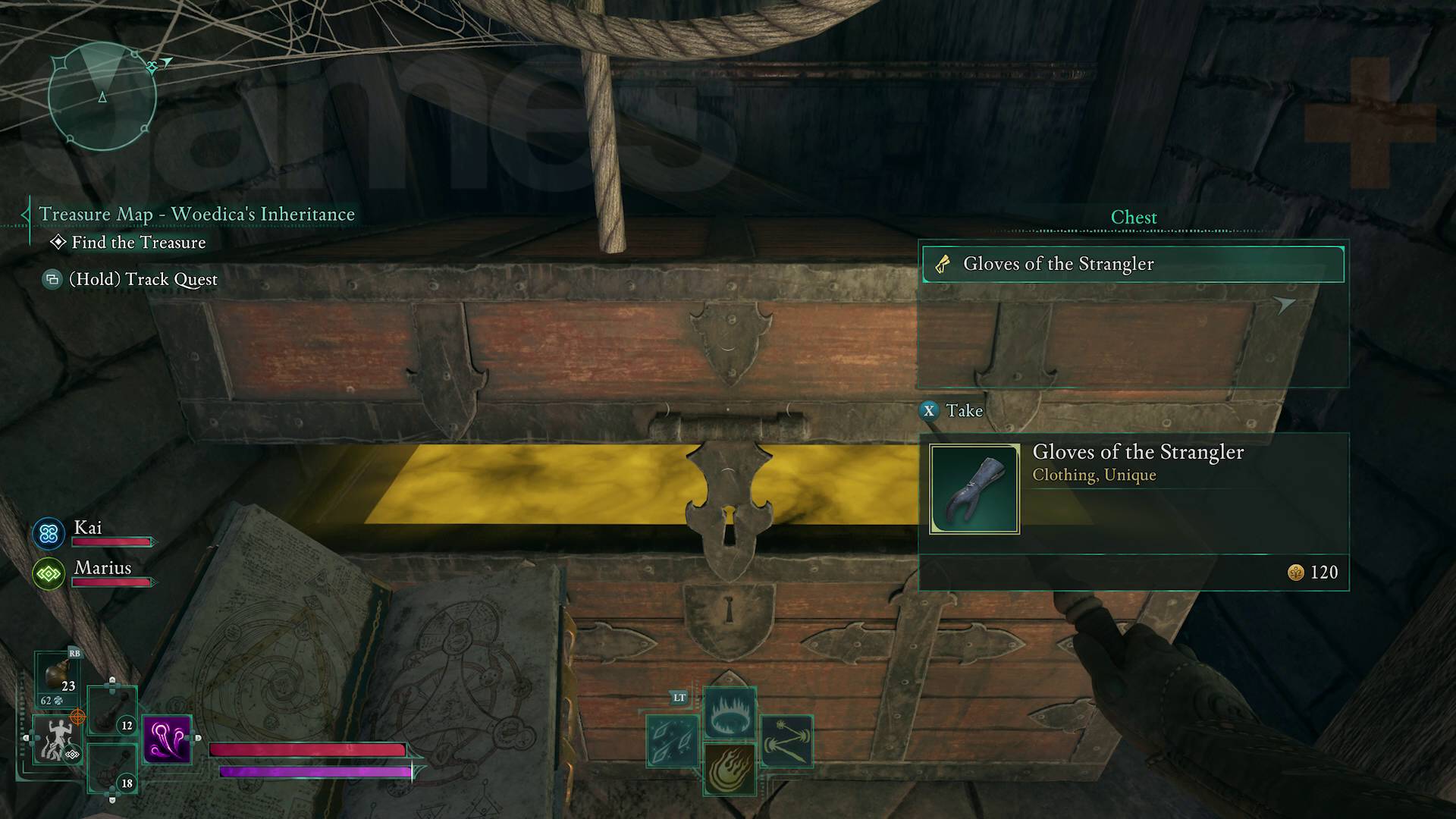1456x819 pixels.
Task: Click Kai's companion portrait icon
Action: point(49,534)
